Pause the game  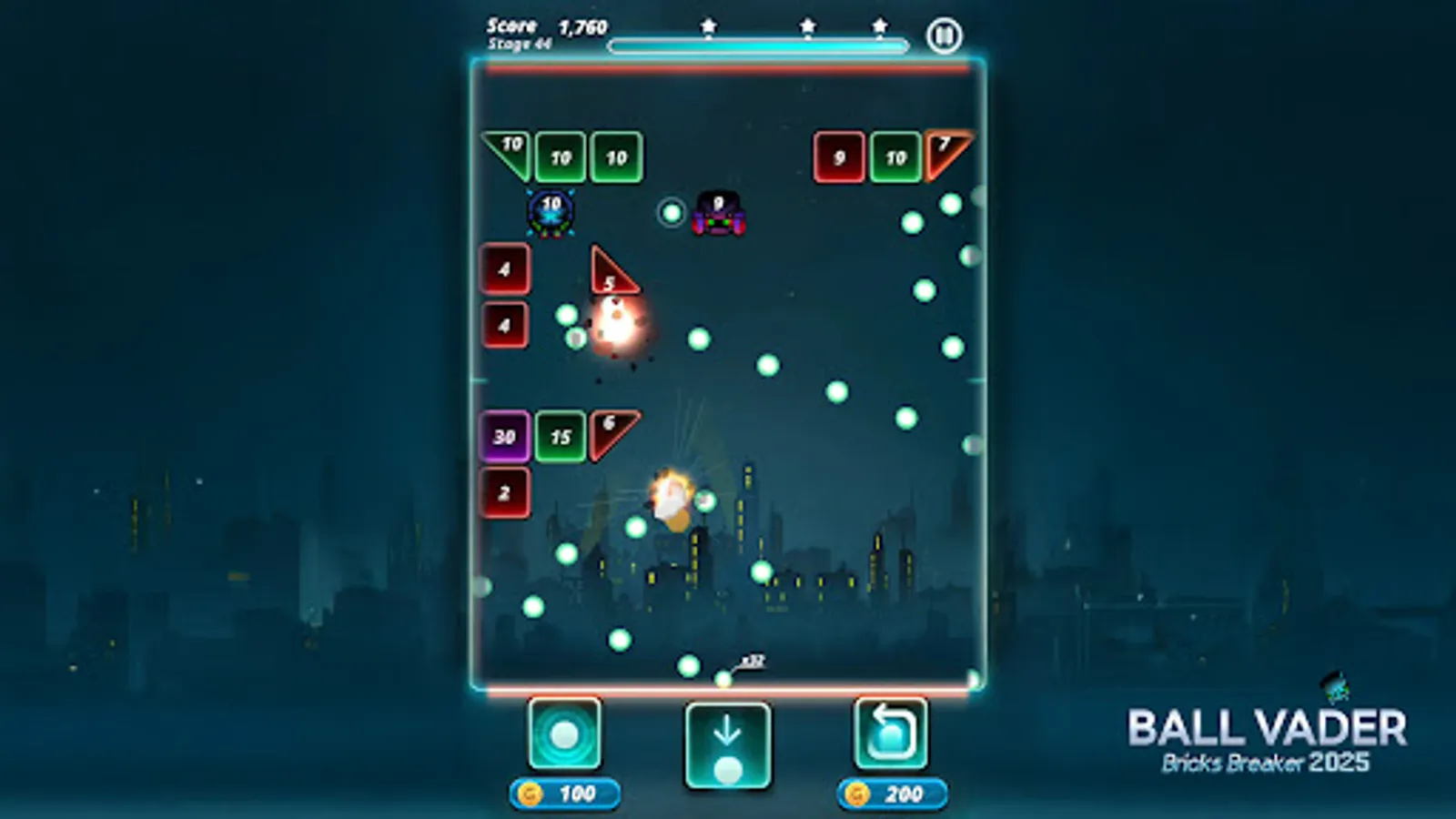click(x=945, y=35)
